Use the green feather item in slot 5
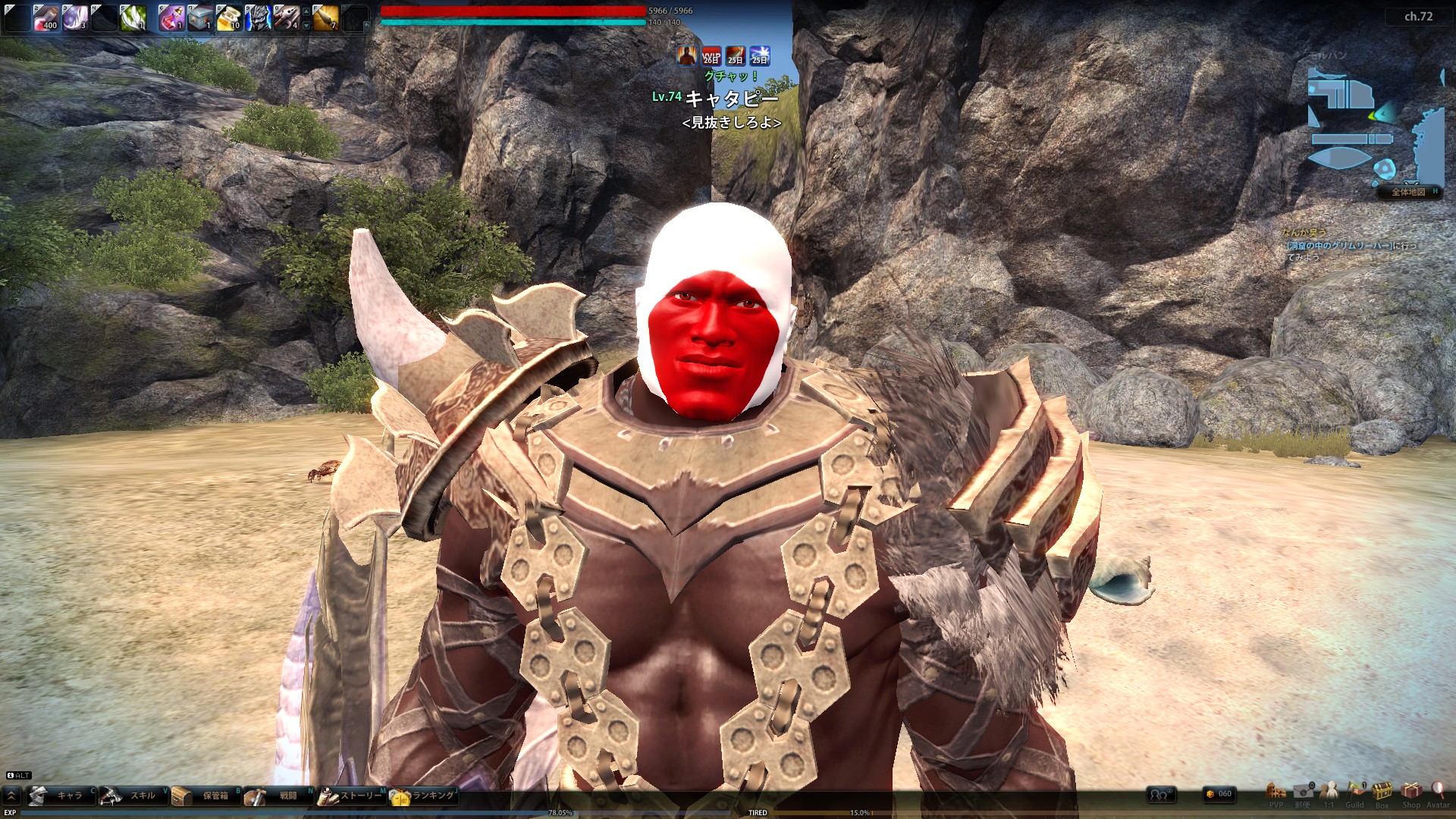Viewport: 1456px width, 819px height. tap(133, 17)
